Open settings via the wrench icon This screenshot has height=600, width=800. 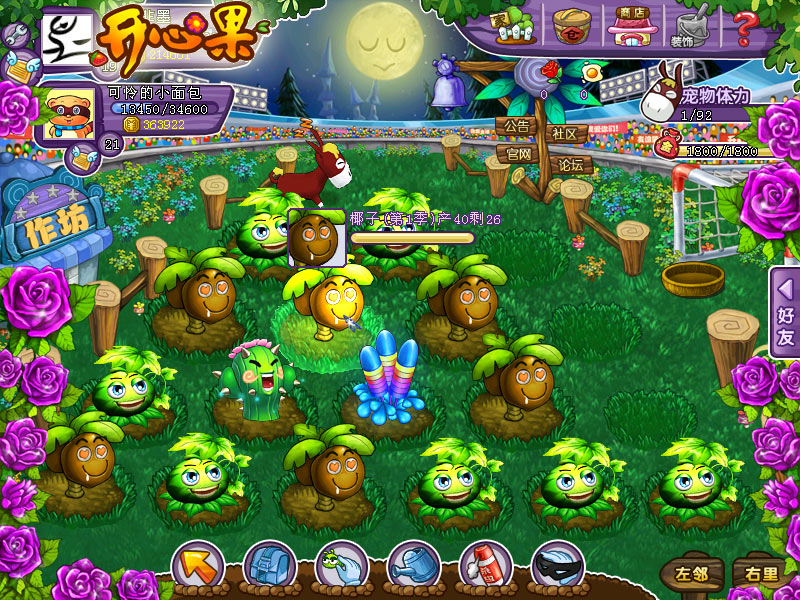(16, 34)
